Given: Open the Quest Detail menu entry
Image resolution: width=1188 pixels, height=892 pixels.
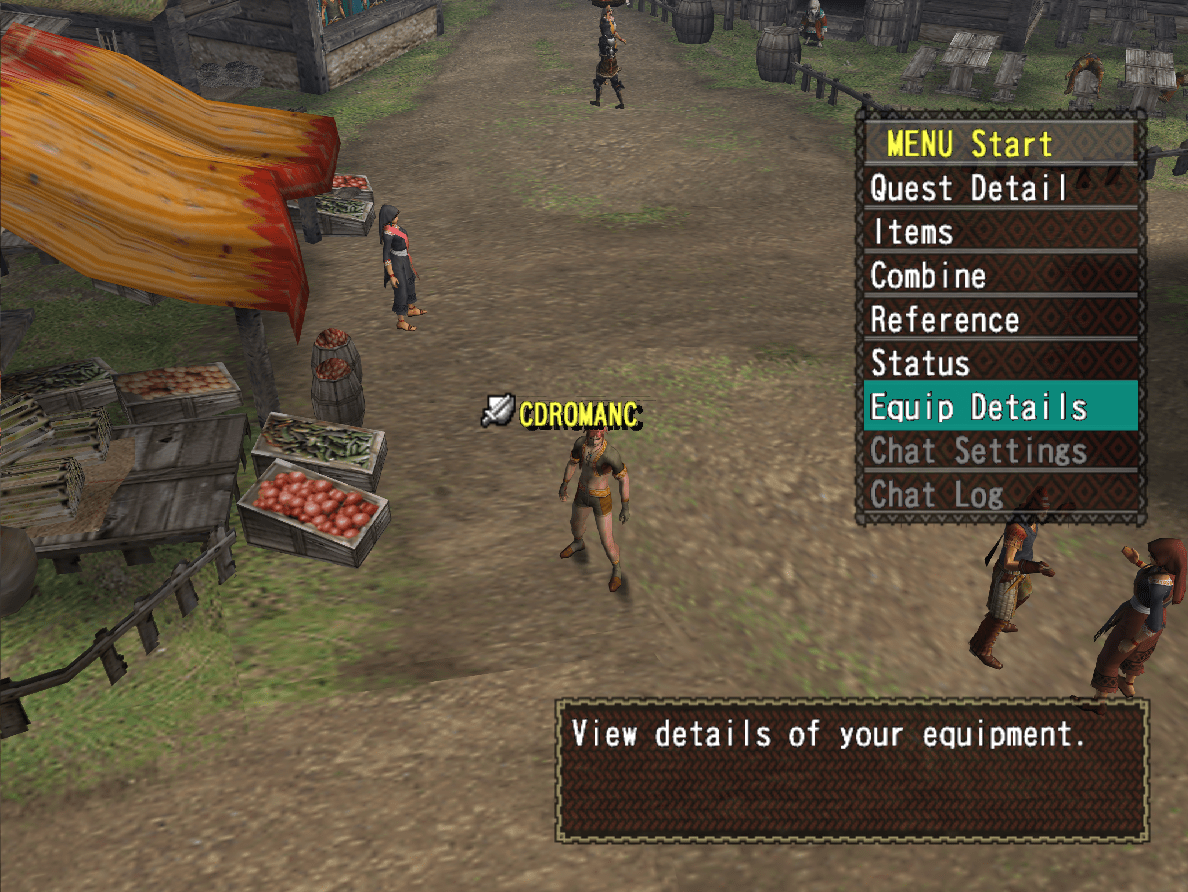Looking at the screenshot, I should click(1000, 188).
